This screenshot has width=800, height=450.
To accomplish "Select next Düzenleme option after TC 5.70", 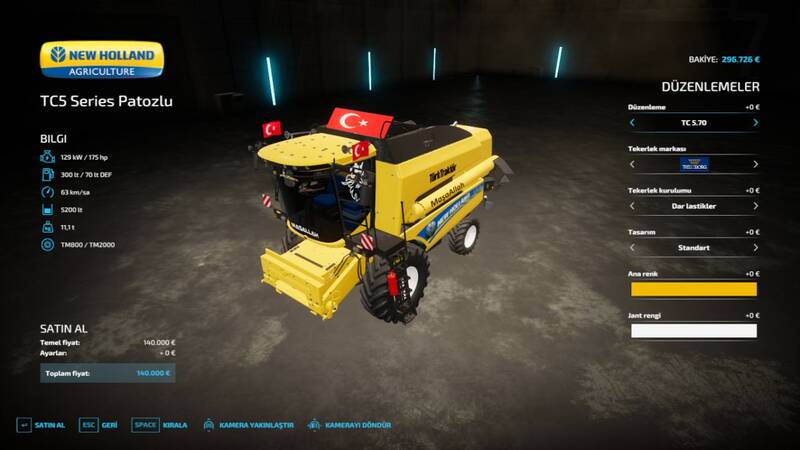I will pyautogui.click(x=755, y=123).
